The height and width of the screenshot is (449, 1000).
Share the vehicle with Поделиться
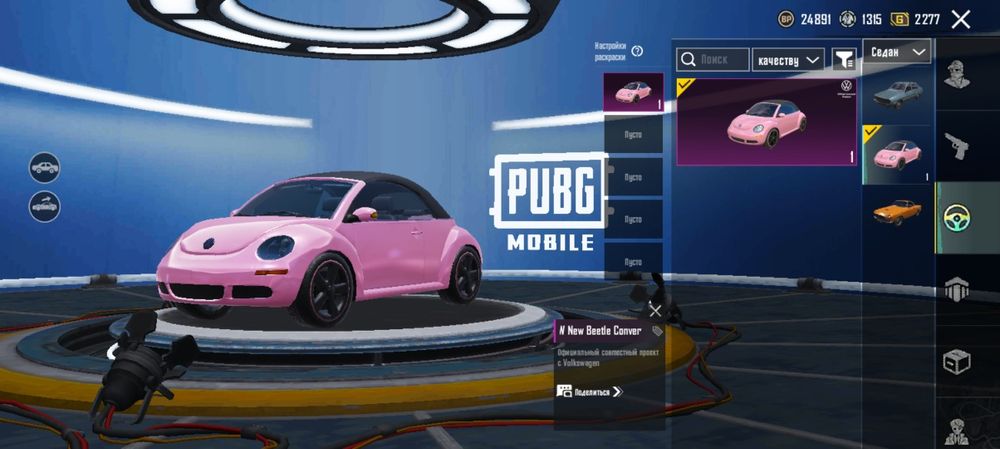click(x=590, y=391)
